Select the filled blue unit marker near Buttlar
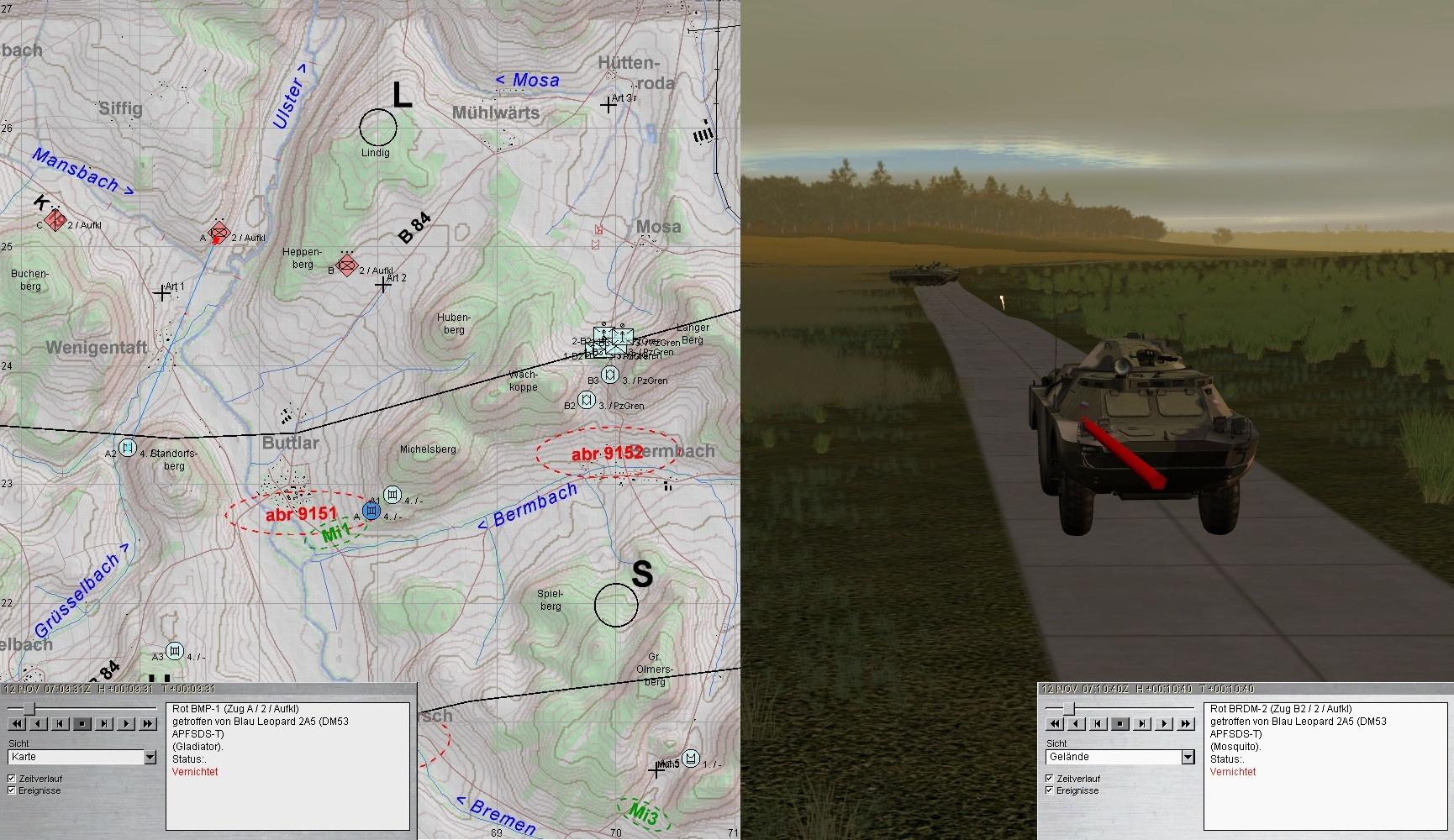The width and height of the screenshot is (1454, 840). [371, 511]
